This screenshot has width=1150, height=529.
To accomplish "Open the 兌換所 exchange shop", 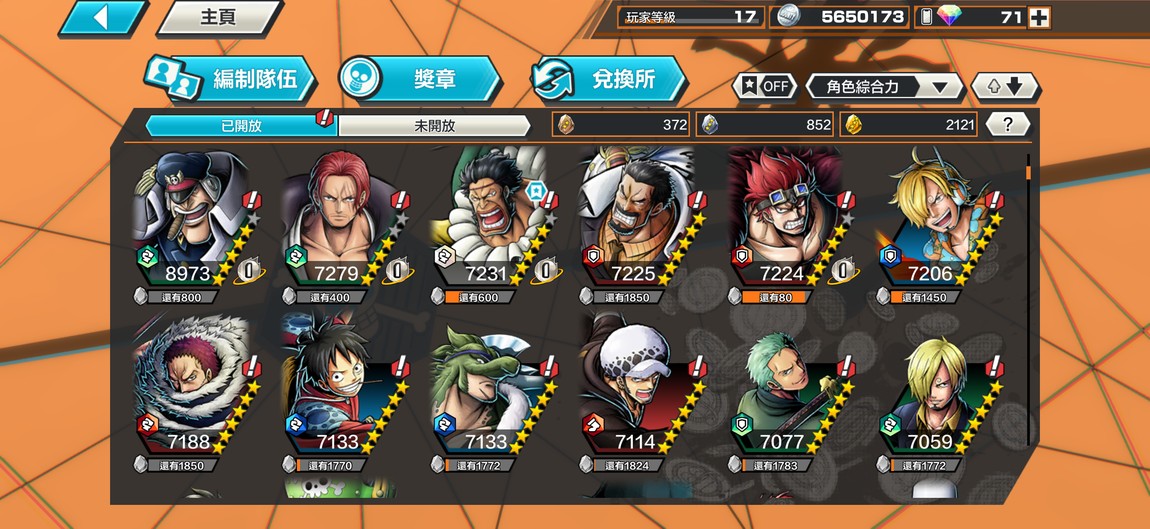I will [609, 80].
